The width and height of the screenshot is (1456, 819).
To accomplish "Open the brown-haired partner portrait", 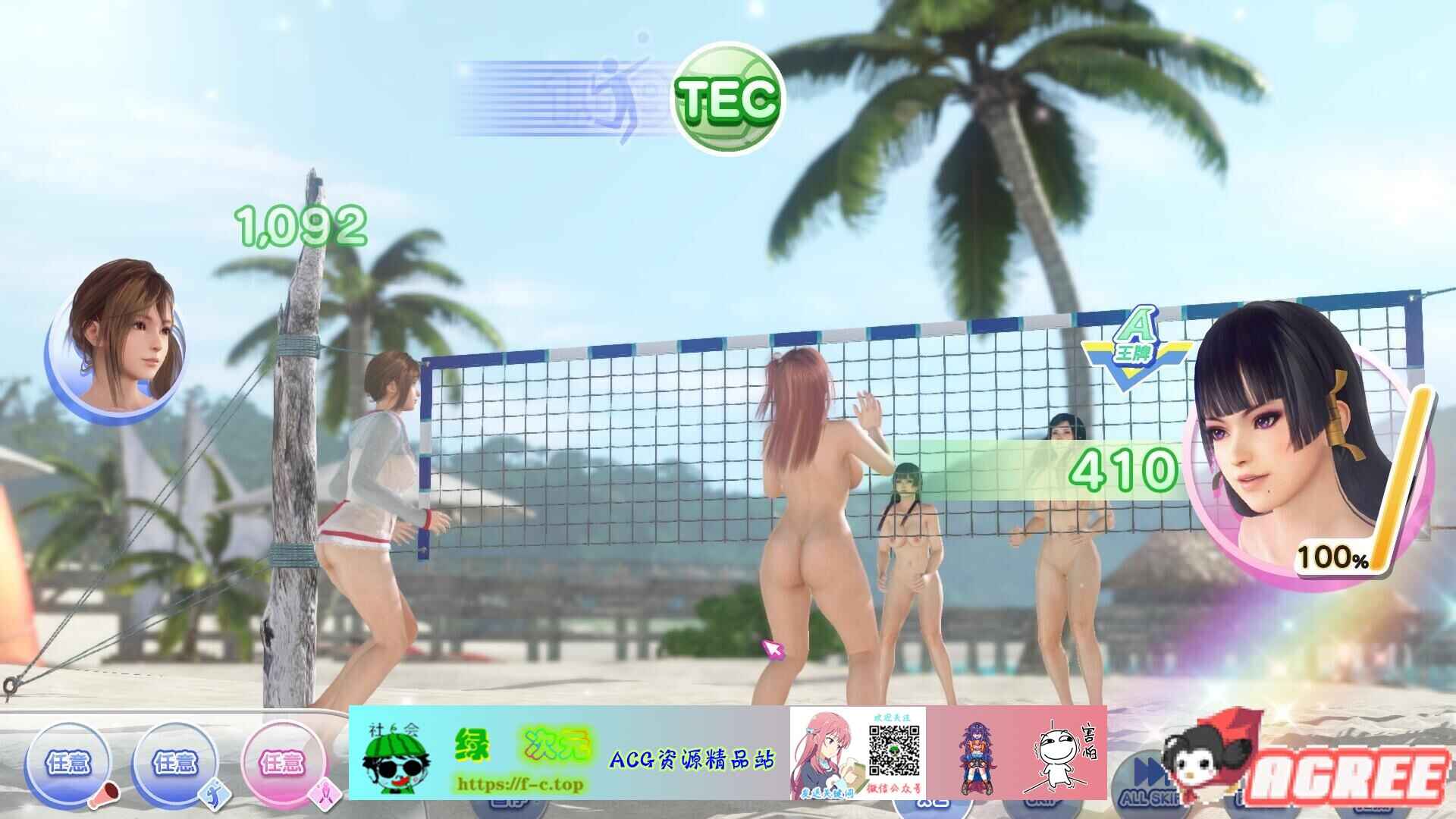I will (115, 341).
